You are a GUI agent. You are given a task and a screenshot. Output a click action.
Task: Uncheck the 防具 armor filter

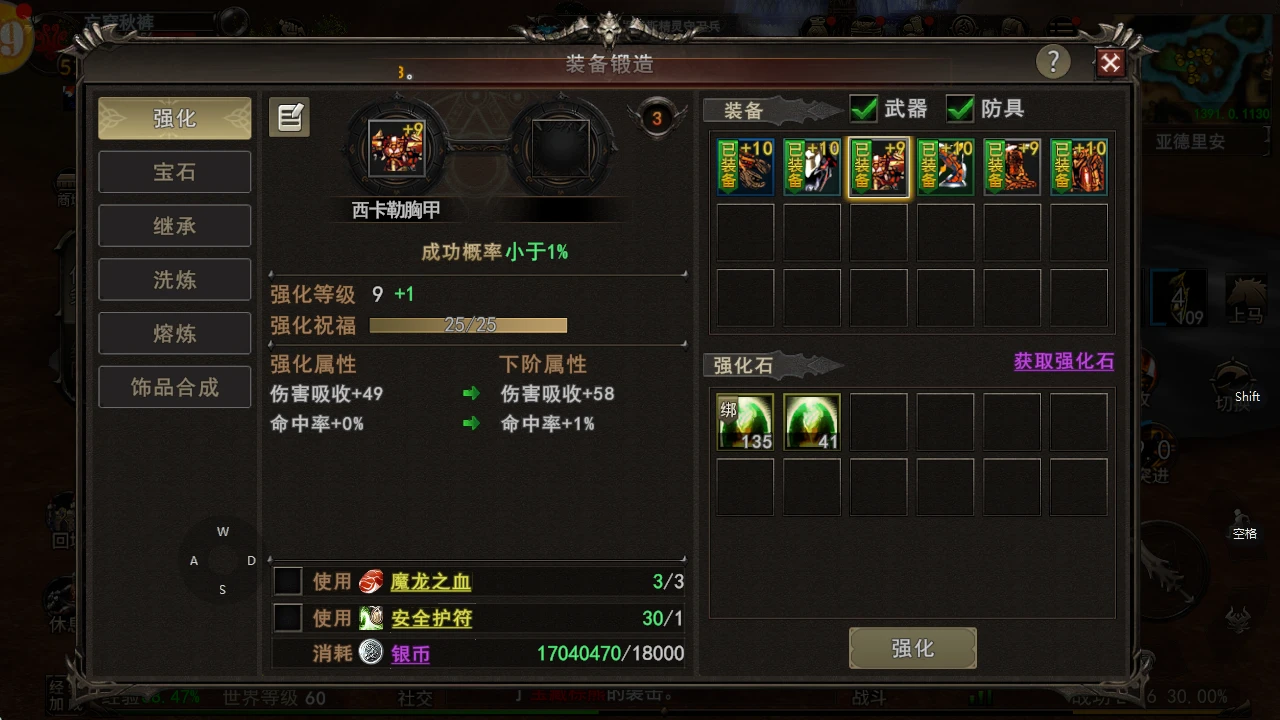tap(959, 109)
